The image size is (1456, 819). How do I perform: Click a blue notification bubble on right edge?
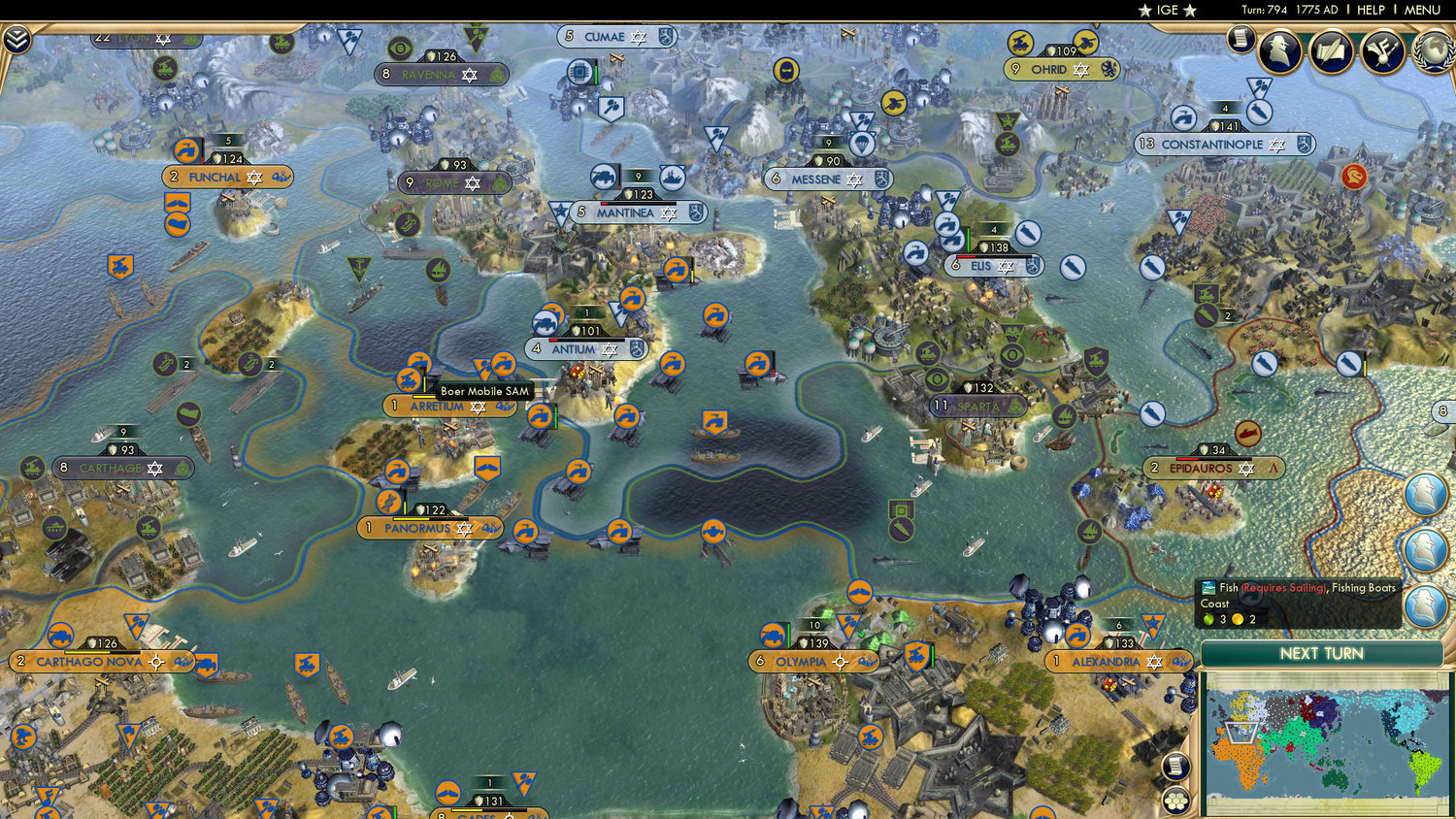[x=1425, y=495]
